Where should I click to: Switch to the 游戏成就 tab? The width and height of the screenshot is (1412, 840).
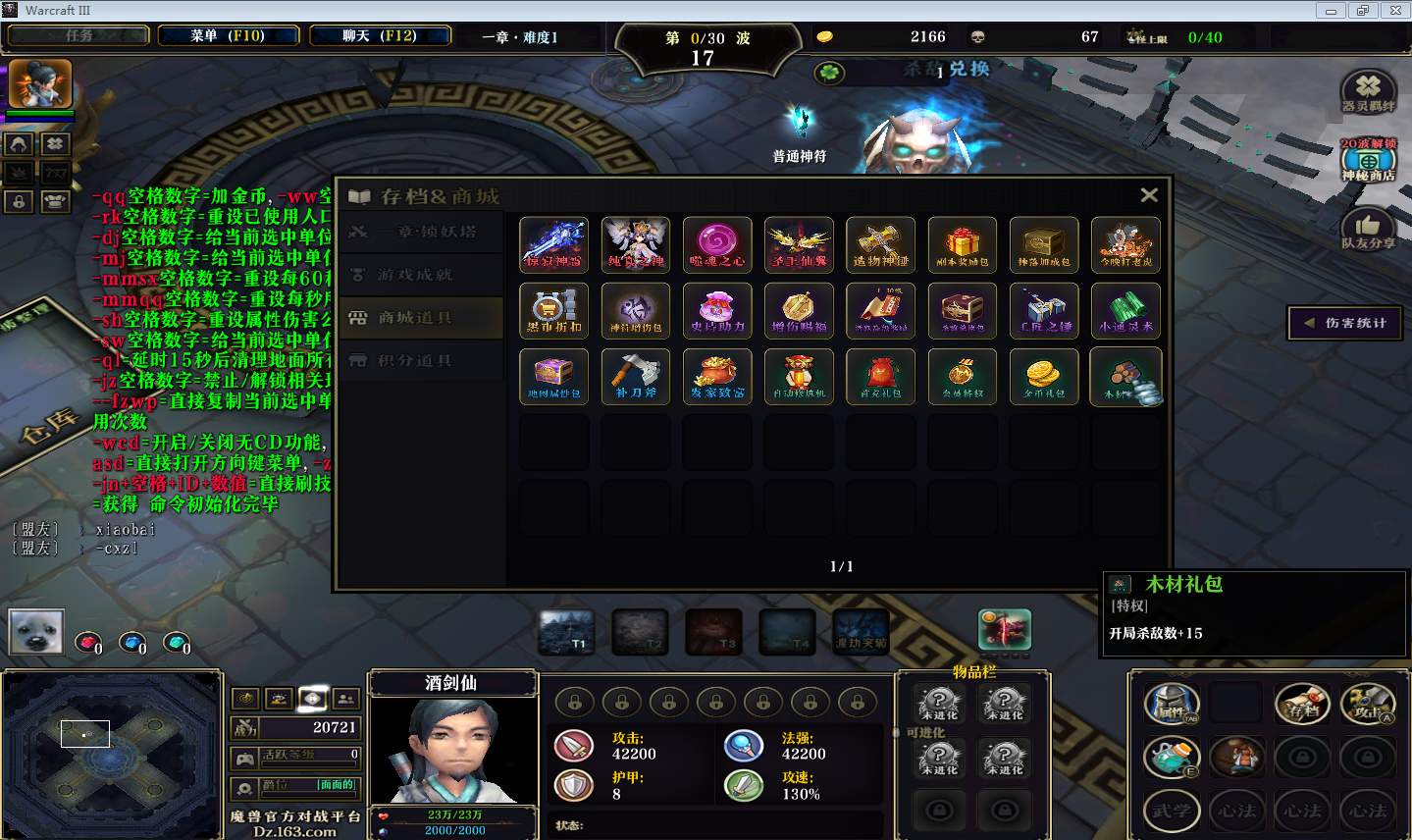[x=416, y=275]
